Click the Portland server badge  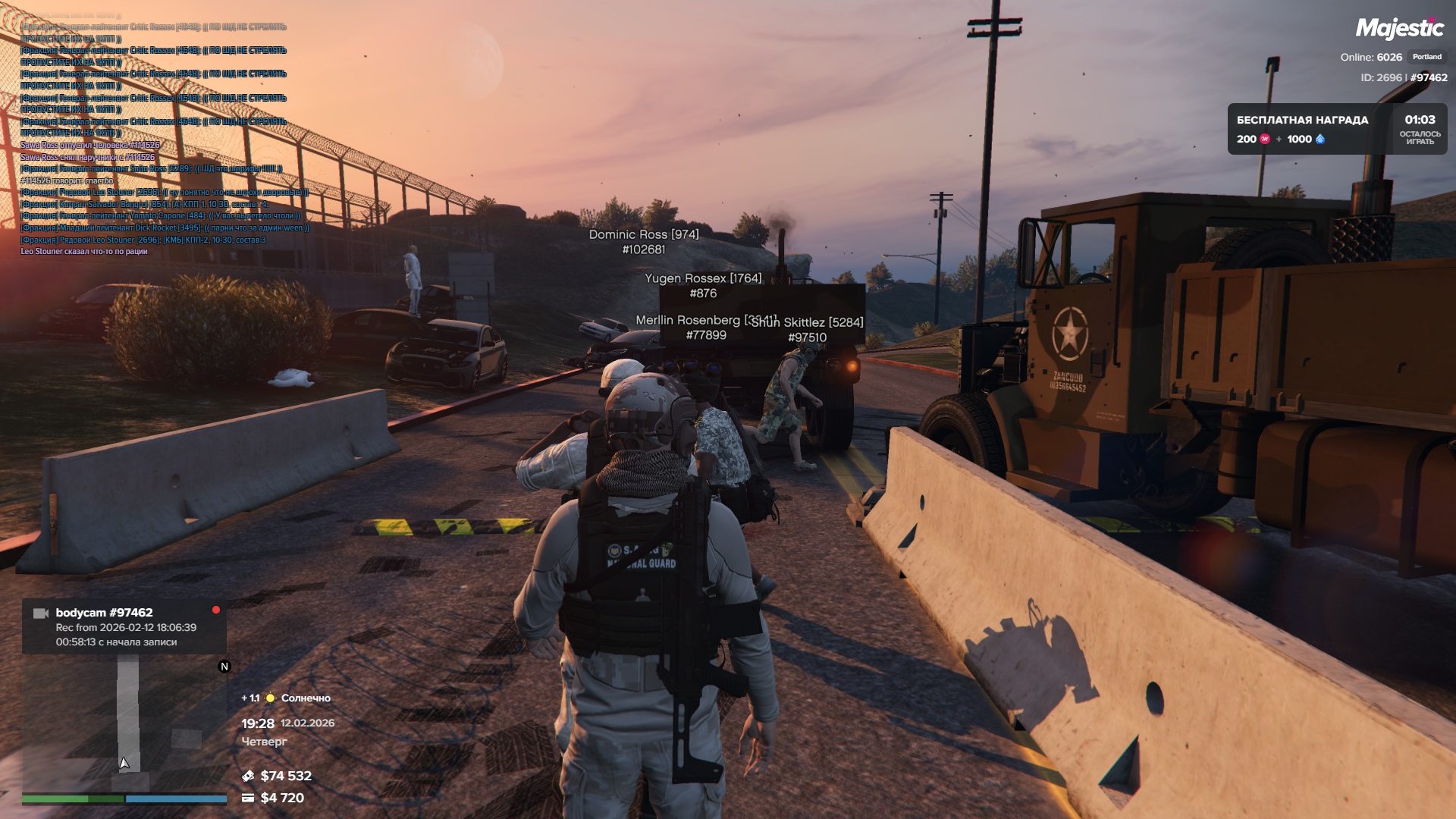1426,57
